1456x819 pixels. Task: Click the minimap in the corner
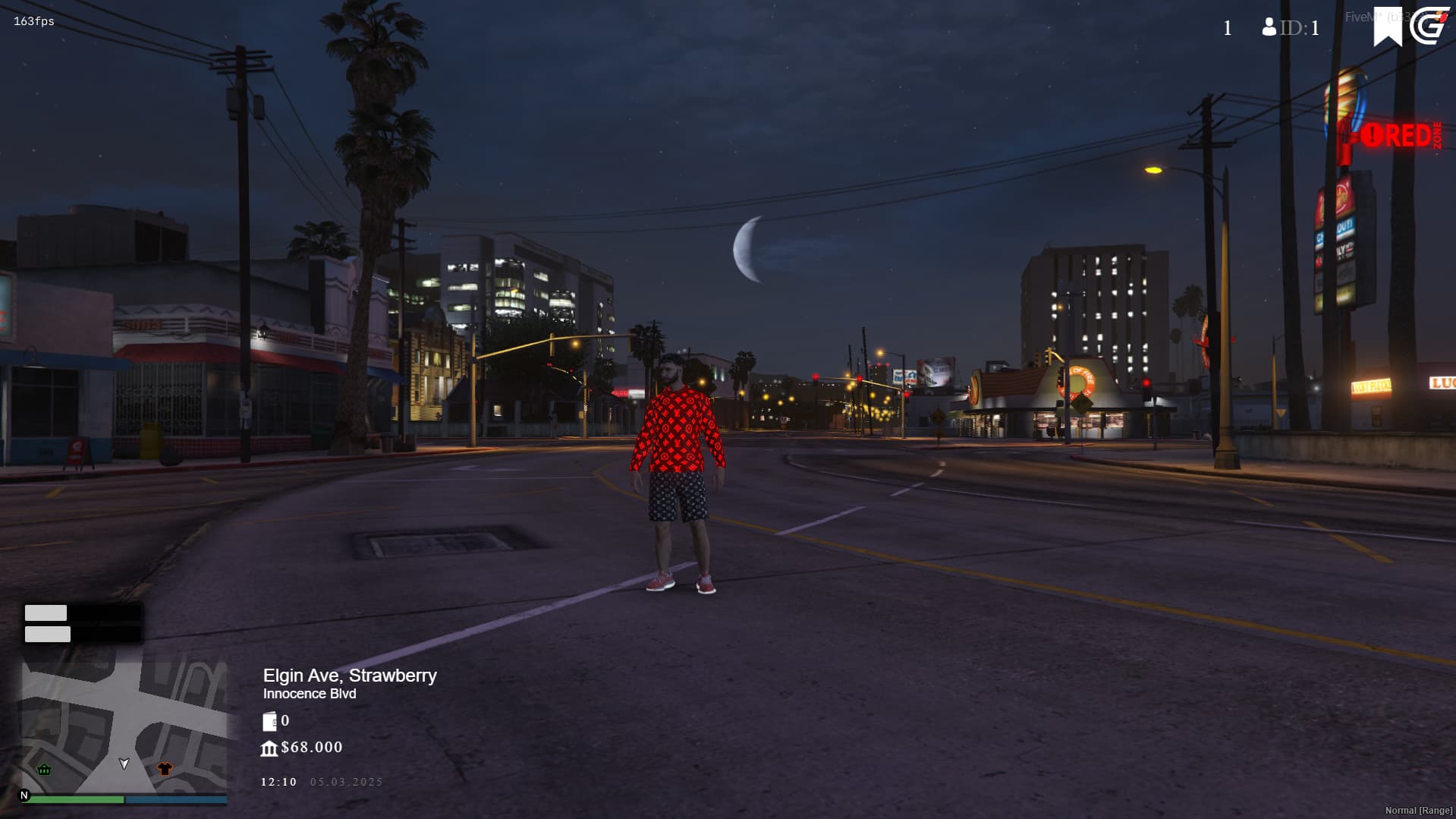(x=124, y=727)
